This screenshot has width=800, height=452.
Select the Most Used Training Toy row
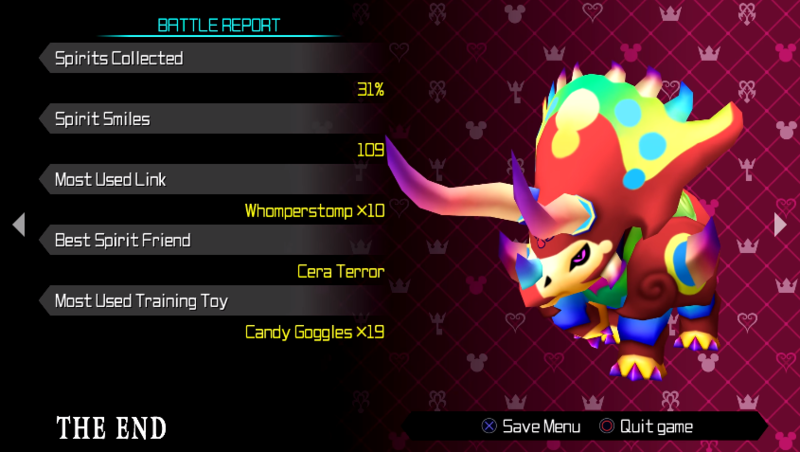(x=200, y=300)
